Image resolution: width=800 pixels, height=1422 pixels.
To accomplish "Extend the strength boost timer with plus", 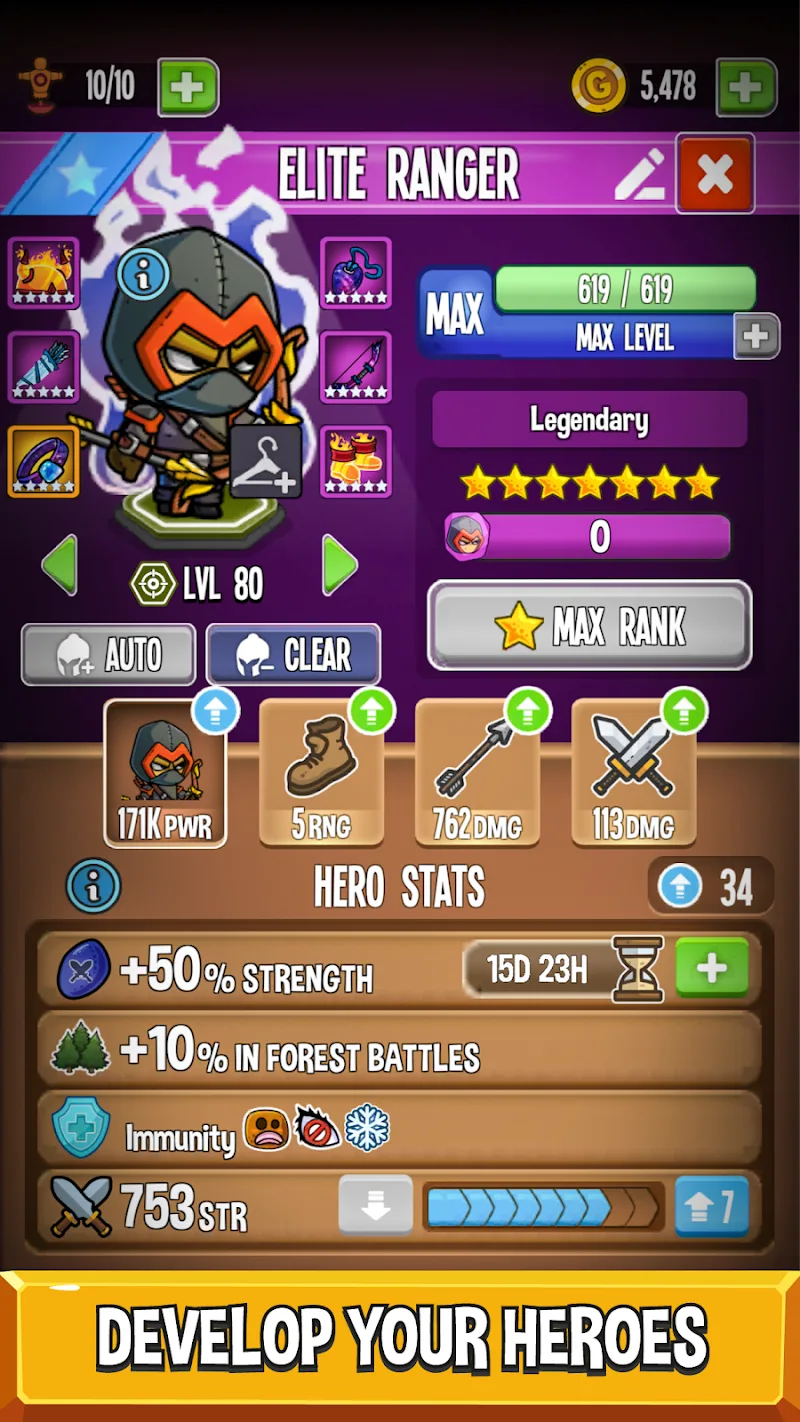I will (712, 968).
